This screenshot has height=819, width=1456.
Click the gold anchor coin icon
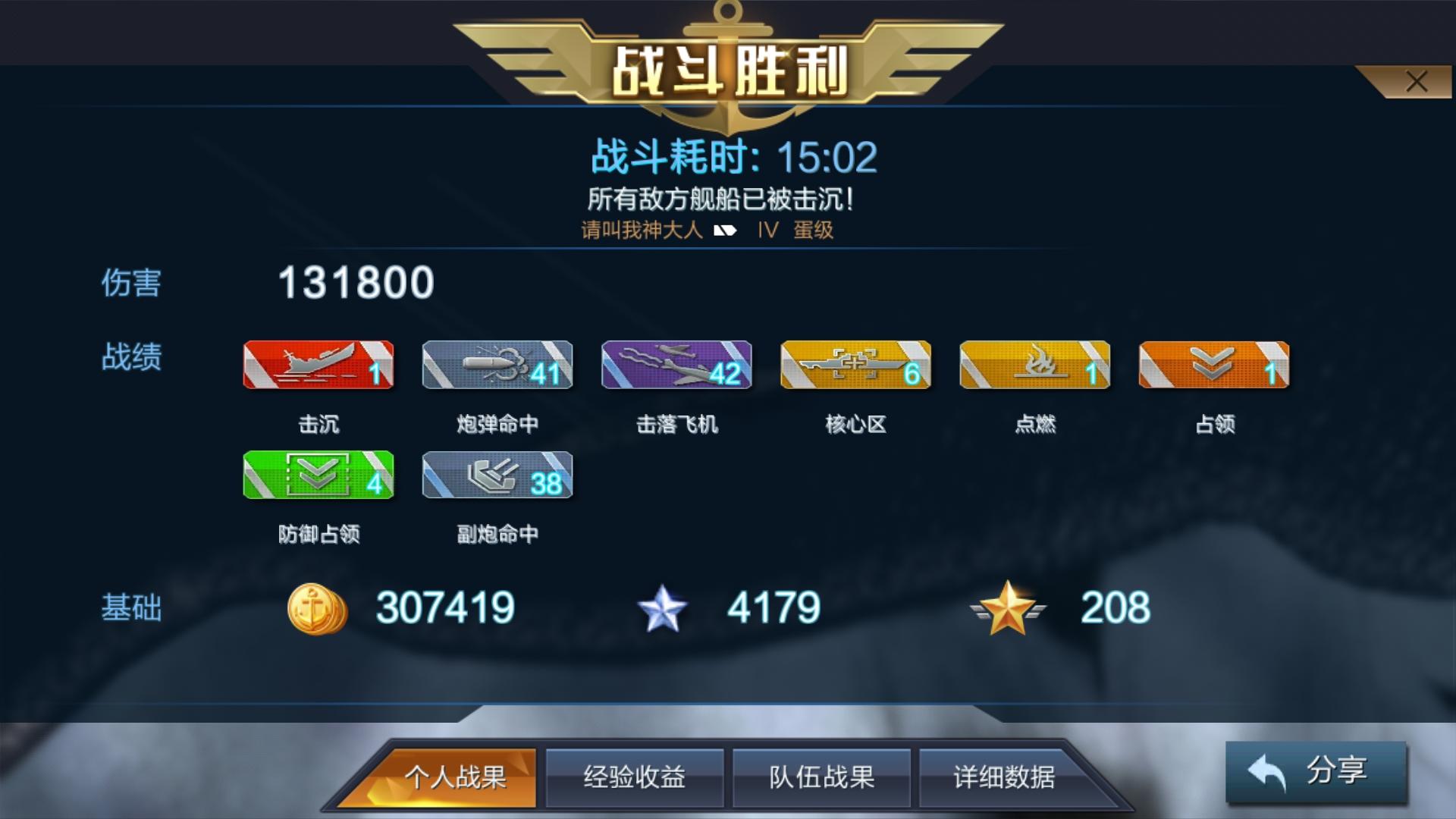(x=318, y=607)
